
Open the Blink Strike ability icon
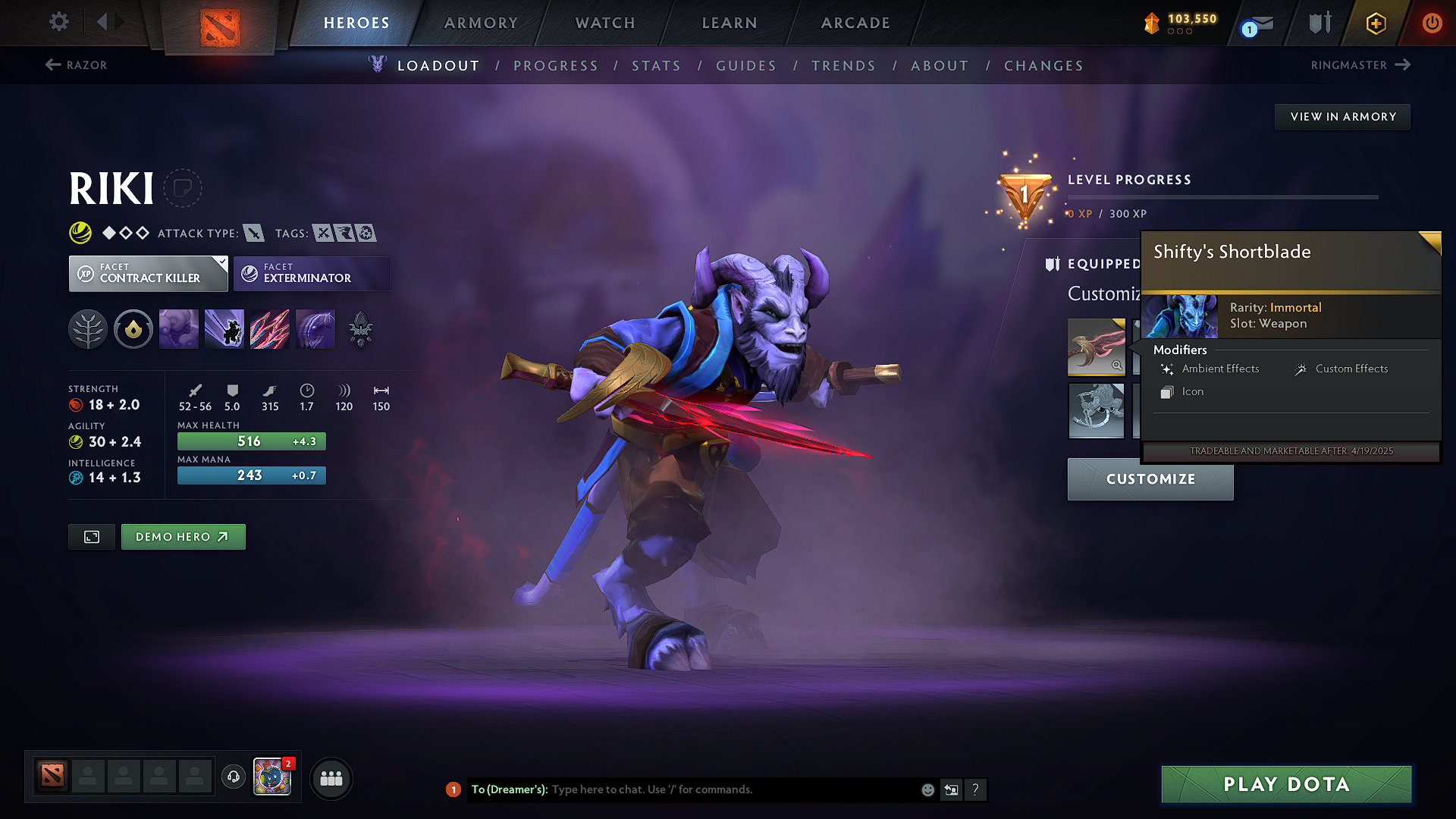coord(224,328)
